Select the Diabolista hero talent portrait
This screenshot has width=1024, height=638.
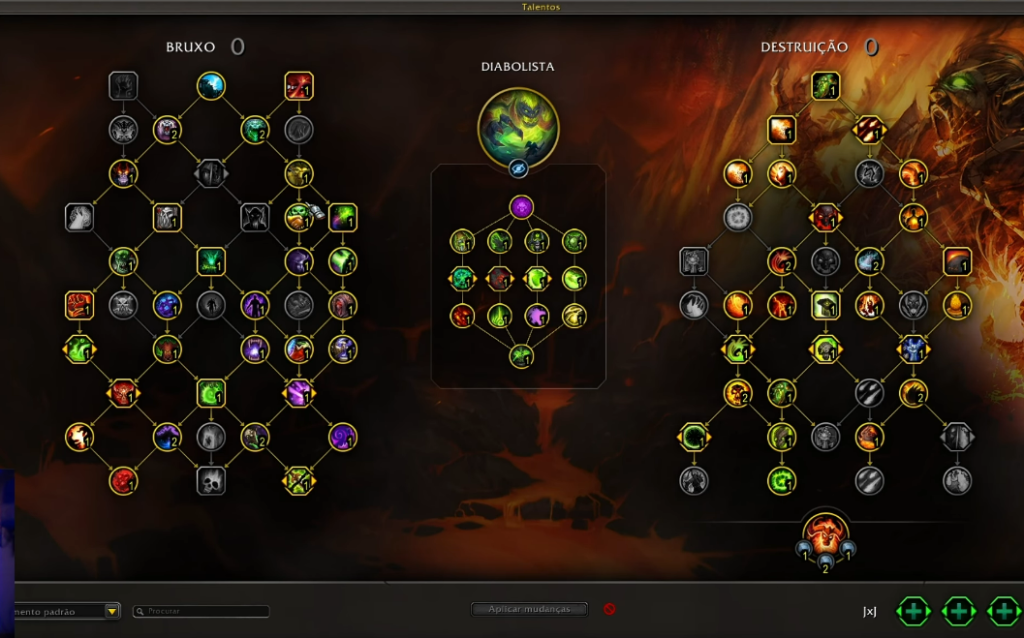[518, 126]
